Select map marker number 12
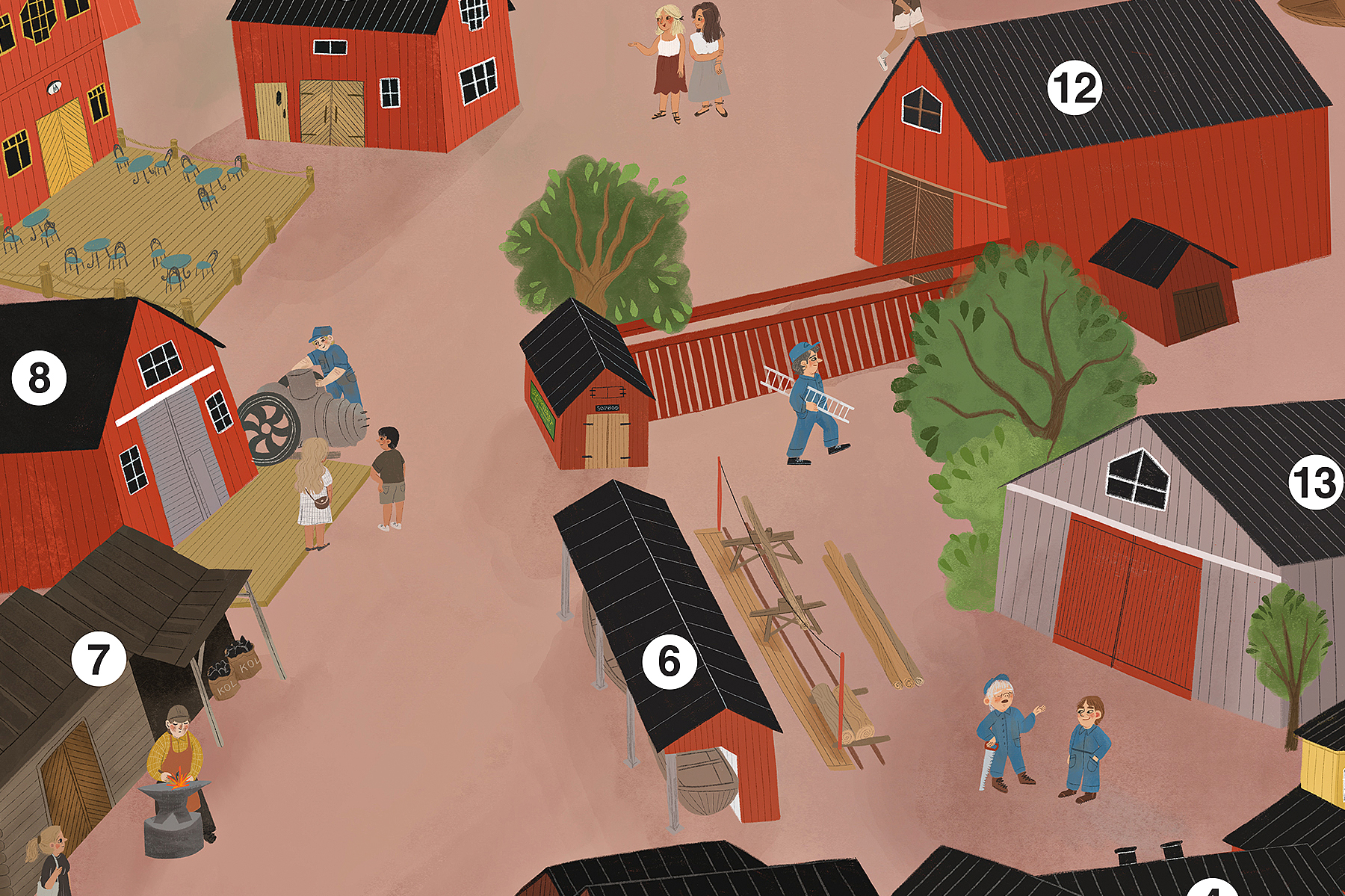Image resolution: width=1345 pixels, height=896 pixels. pyautogui.click(x=1075, y=88)
